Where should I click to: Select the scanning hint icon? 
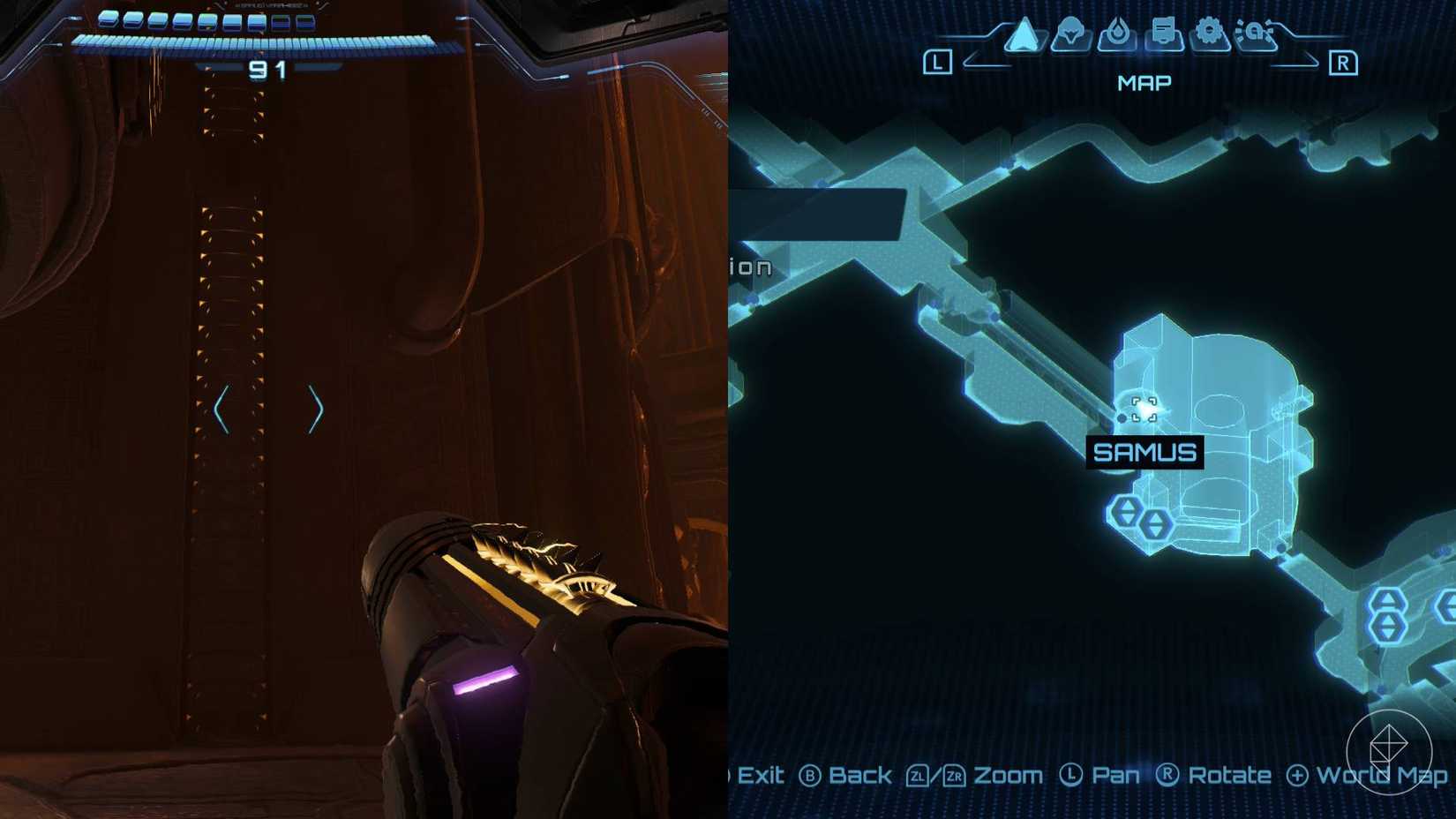coord(1255,31)
